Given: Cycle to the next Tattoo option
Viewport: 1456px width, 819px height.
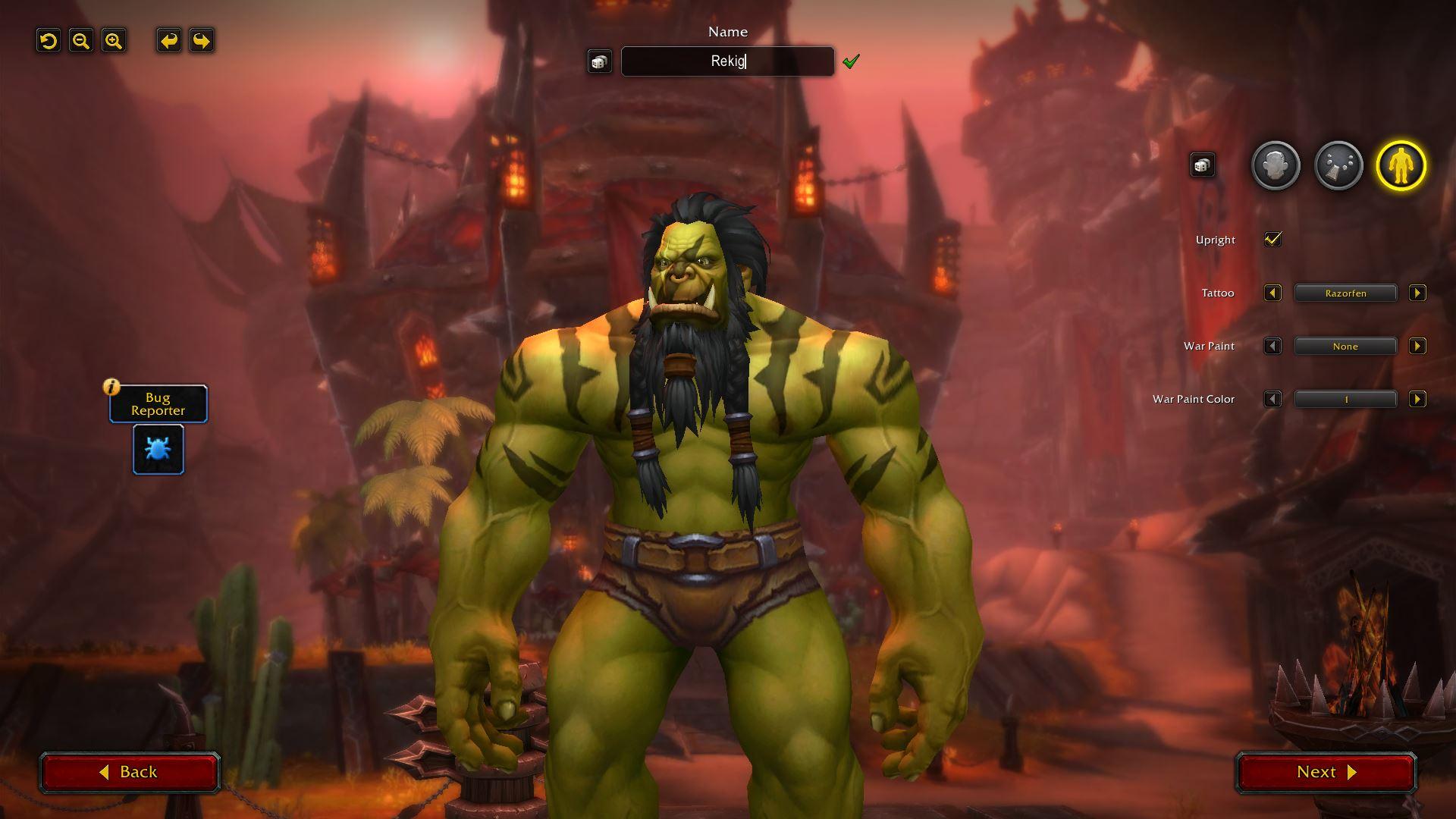Looking at the screenshot, I should click(1417, 293).
